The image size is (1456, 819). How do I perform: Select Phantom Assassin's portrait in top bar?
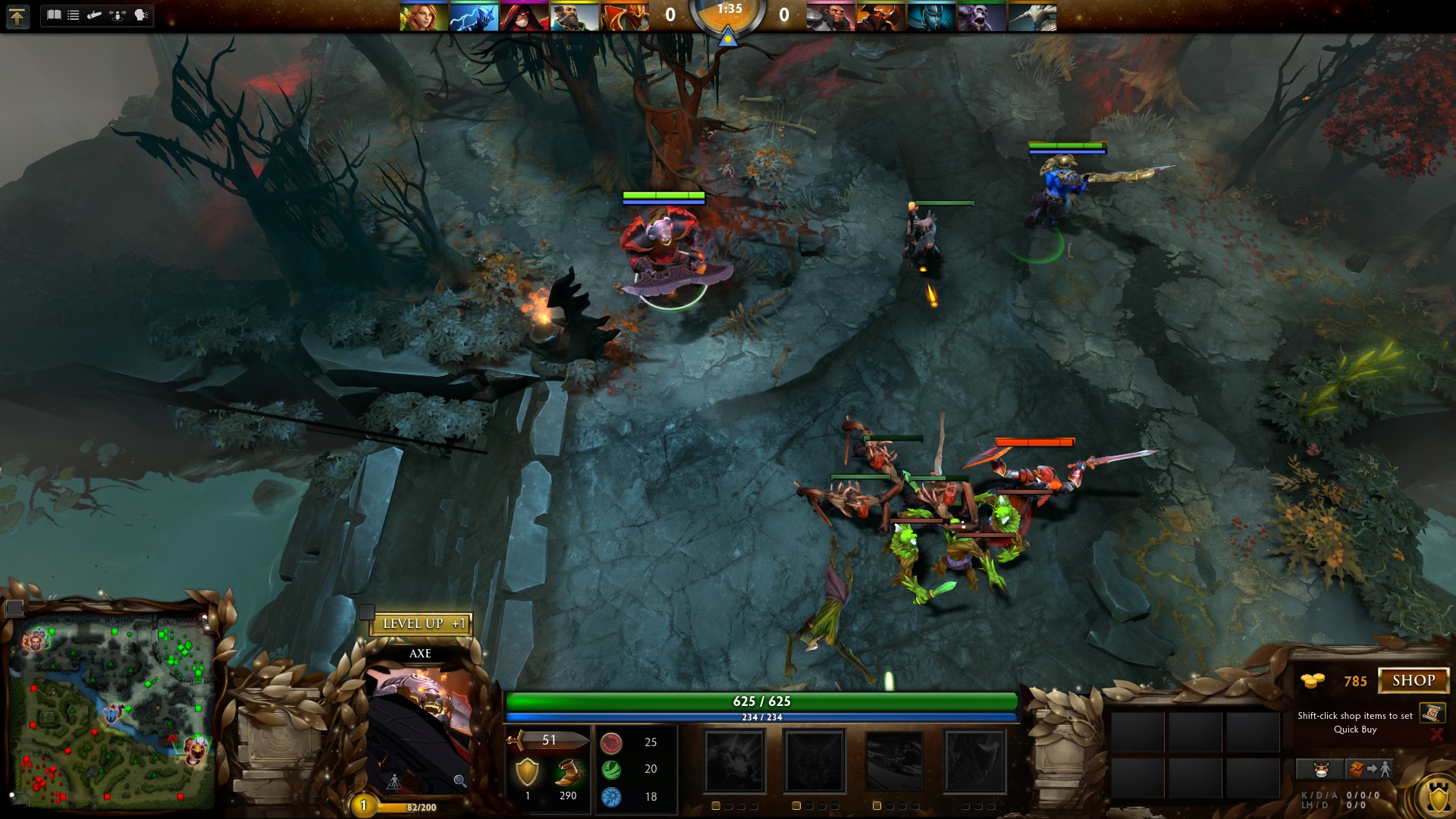coord(931,17)
